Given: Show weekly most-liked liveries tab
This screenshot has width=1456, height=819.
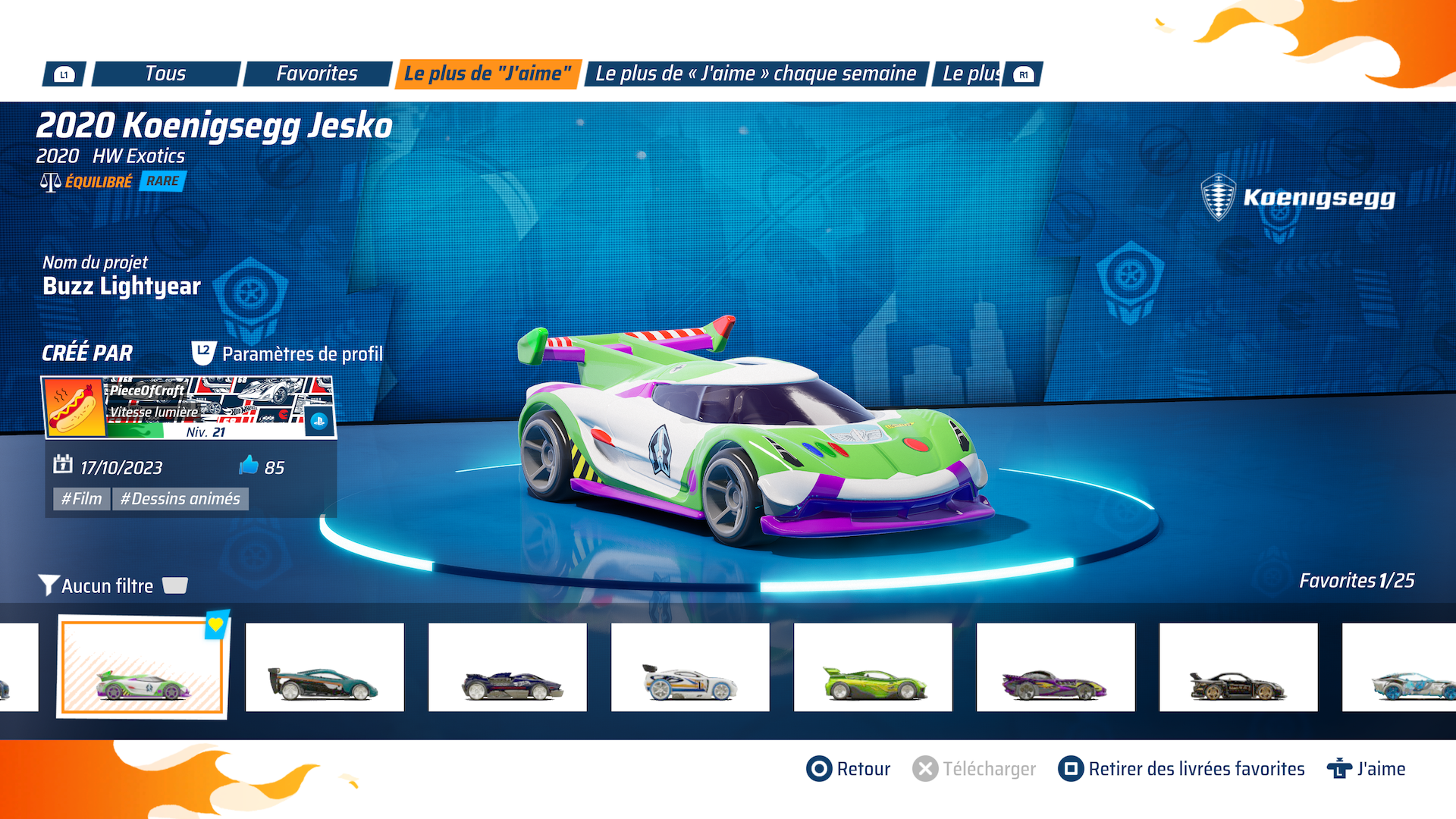Looking at the screenshot, I should [756, 74].
